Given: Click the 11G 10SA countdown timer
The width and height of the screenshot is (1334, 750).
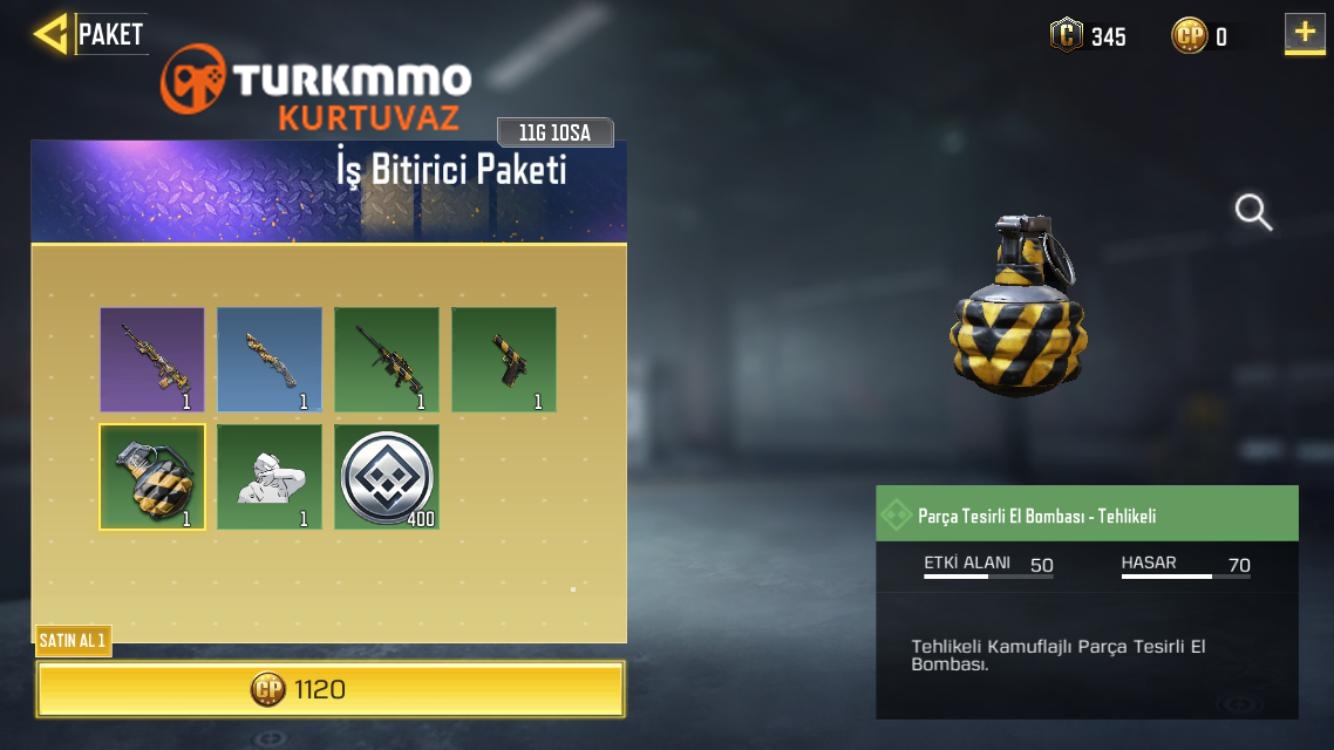Looking at the screenshot, I should [x=556, y=131].
